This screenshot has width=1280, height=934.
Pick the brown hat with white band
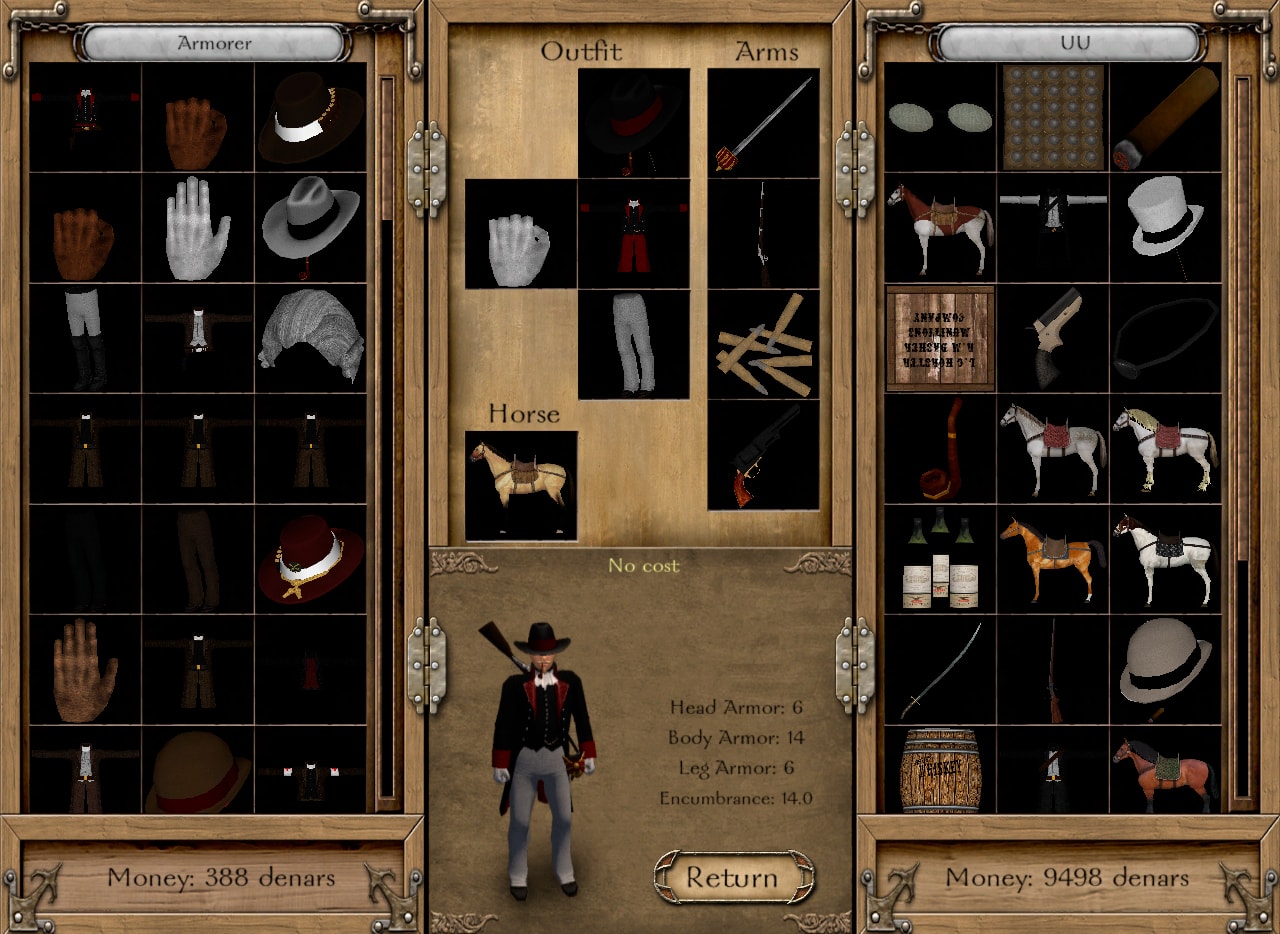310,118
